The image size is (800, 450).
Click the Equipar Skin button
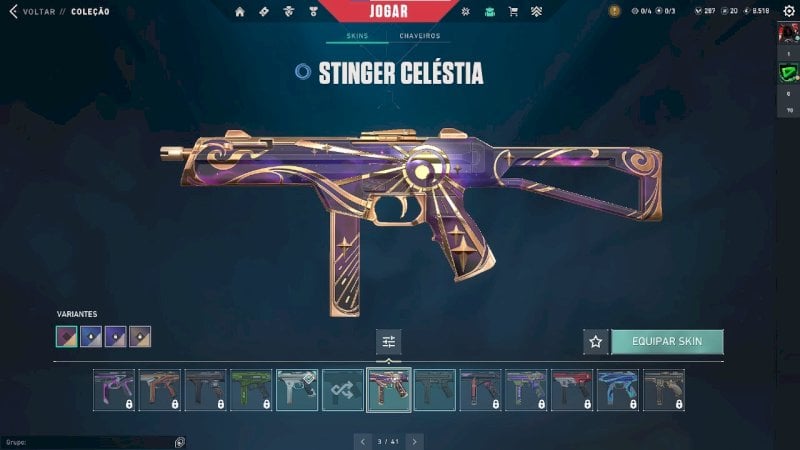tap(667, 342)
